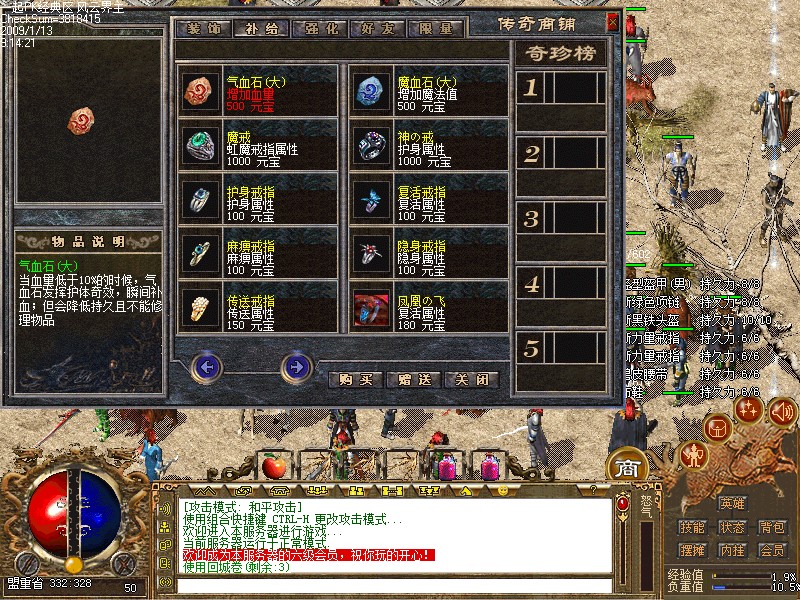Select the 神の戒 ring listing
The width and height of the screenshot is (800, 600).
point(429,147)
